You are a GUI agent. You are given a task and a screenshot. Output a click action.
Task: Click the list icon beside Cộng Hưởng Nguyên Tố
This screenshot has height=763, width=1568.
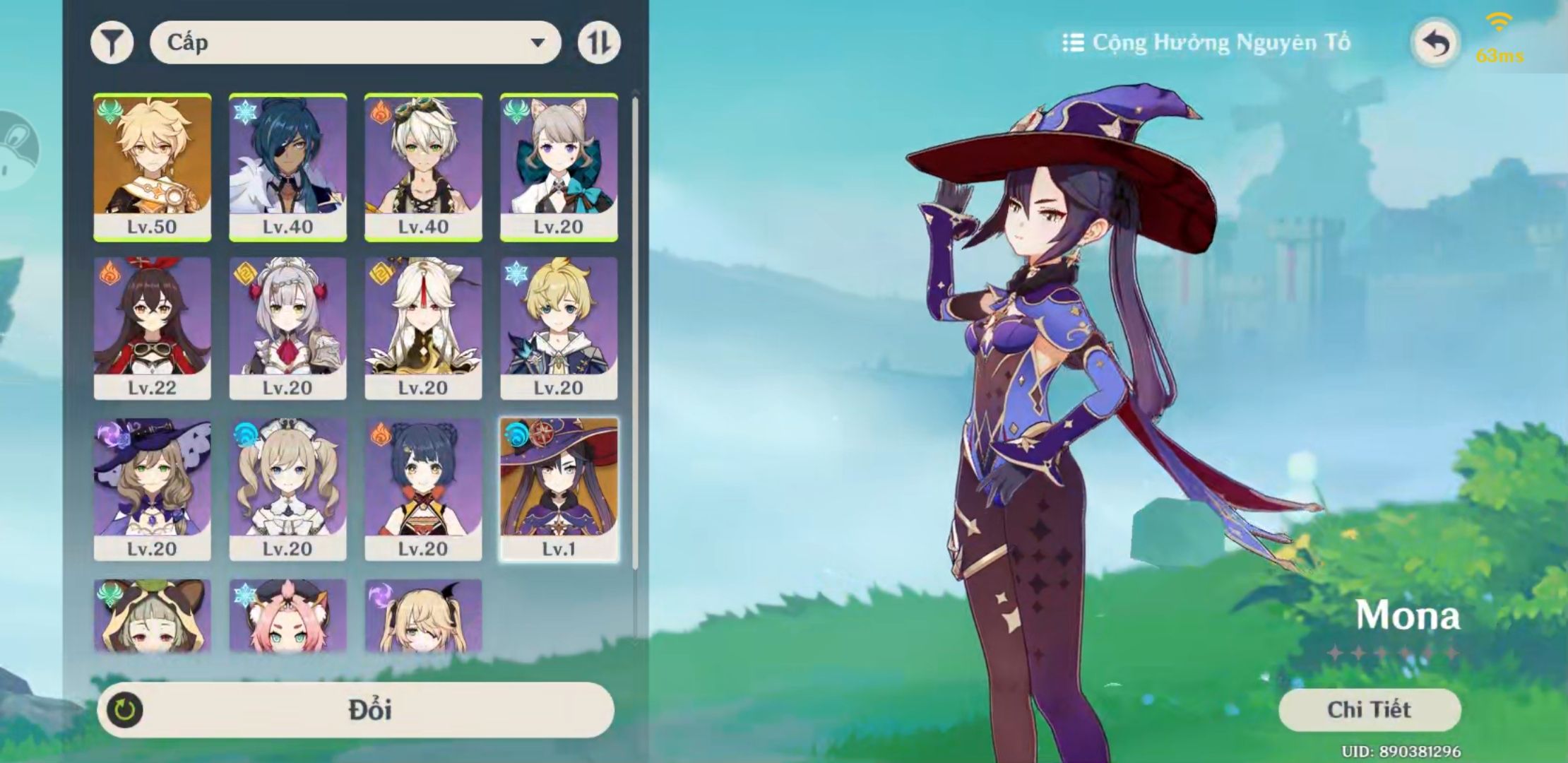click(1075, 41)
